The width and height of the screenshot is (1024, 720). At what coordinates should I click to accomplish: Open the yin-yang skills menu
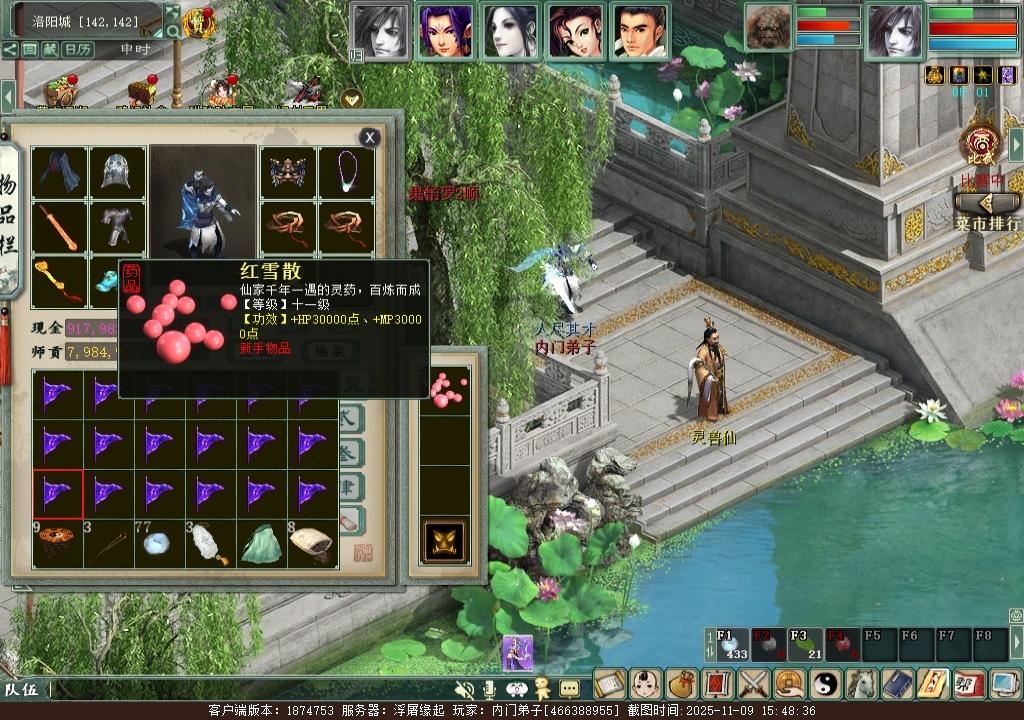[x=826, y=684]
